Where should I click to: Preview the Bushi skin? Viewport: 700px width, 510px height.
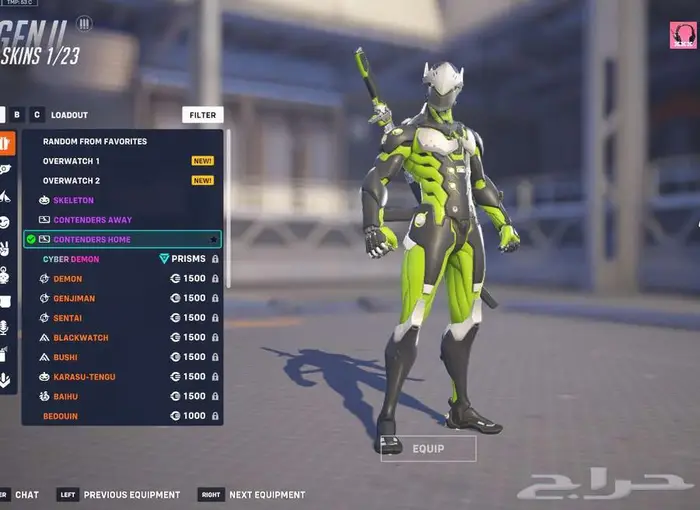(65, 357)
